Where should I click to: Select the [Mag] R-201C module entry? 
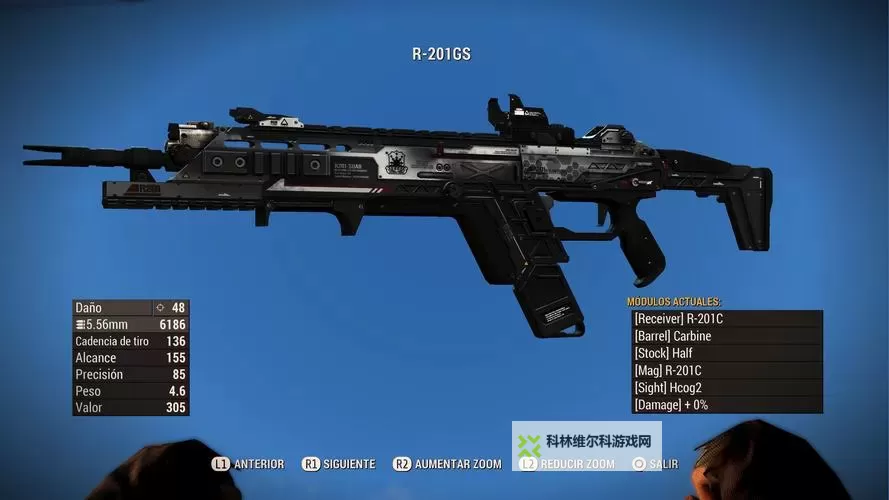tap(727, 370)
